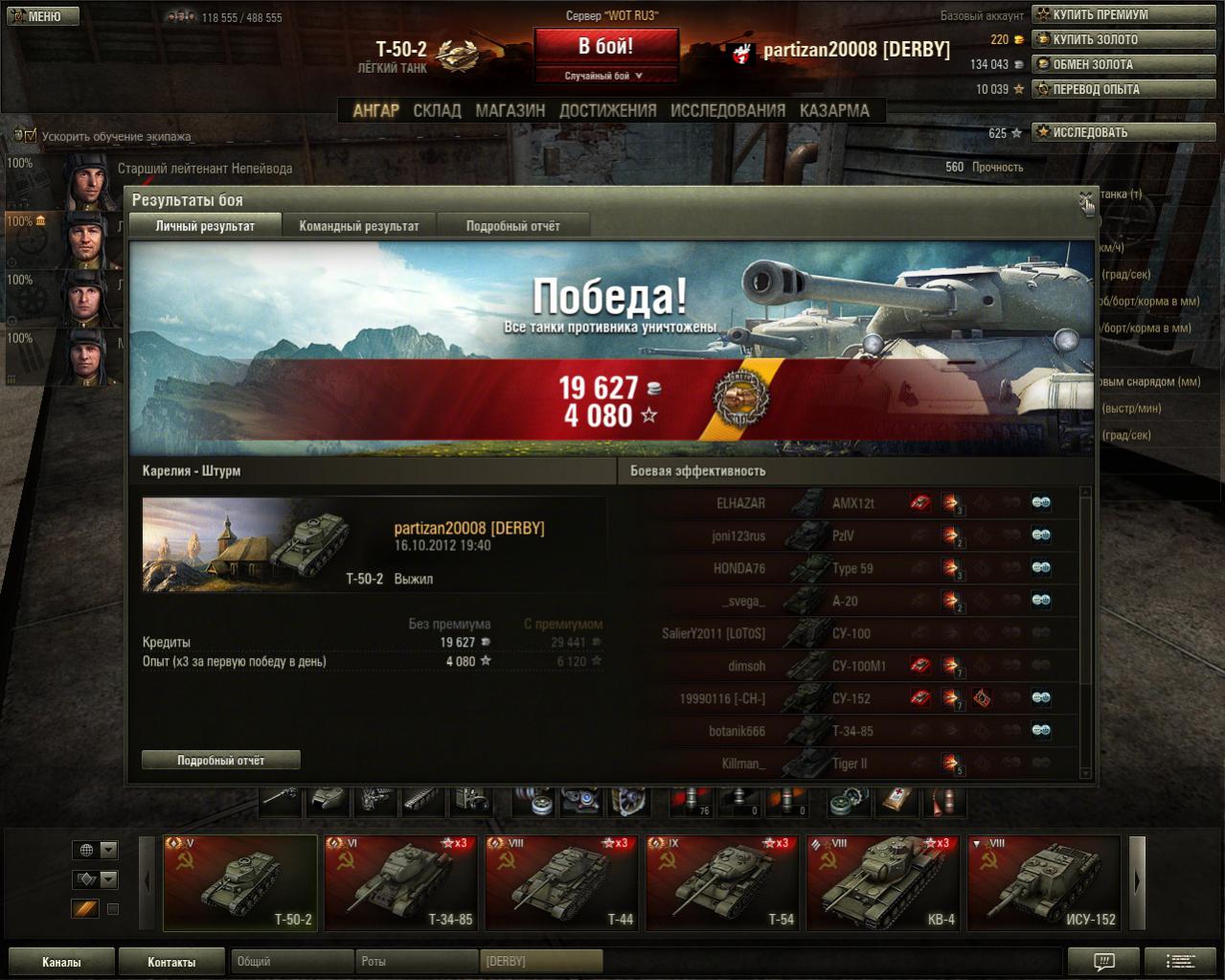The height and width of the screenshot is (980, 1225).
Task: Open the Меню button
Action: click(x=40, y=16)
